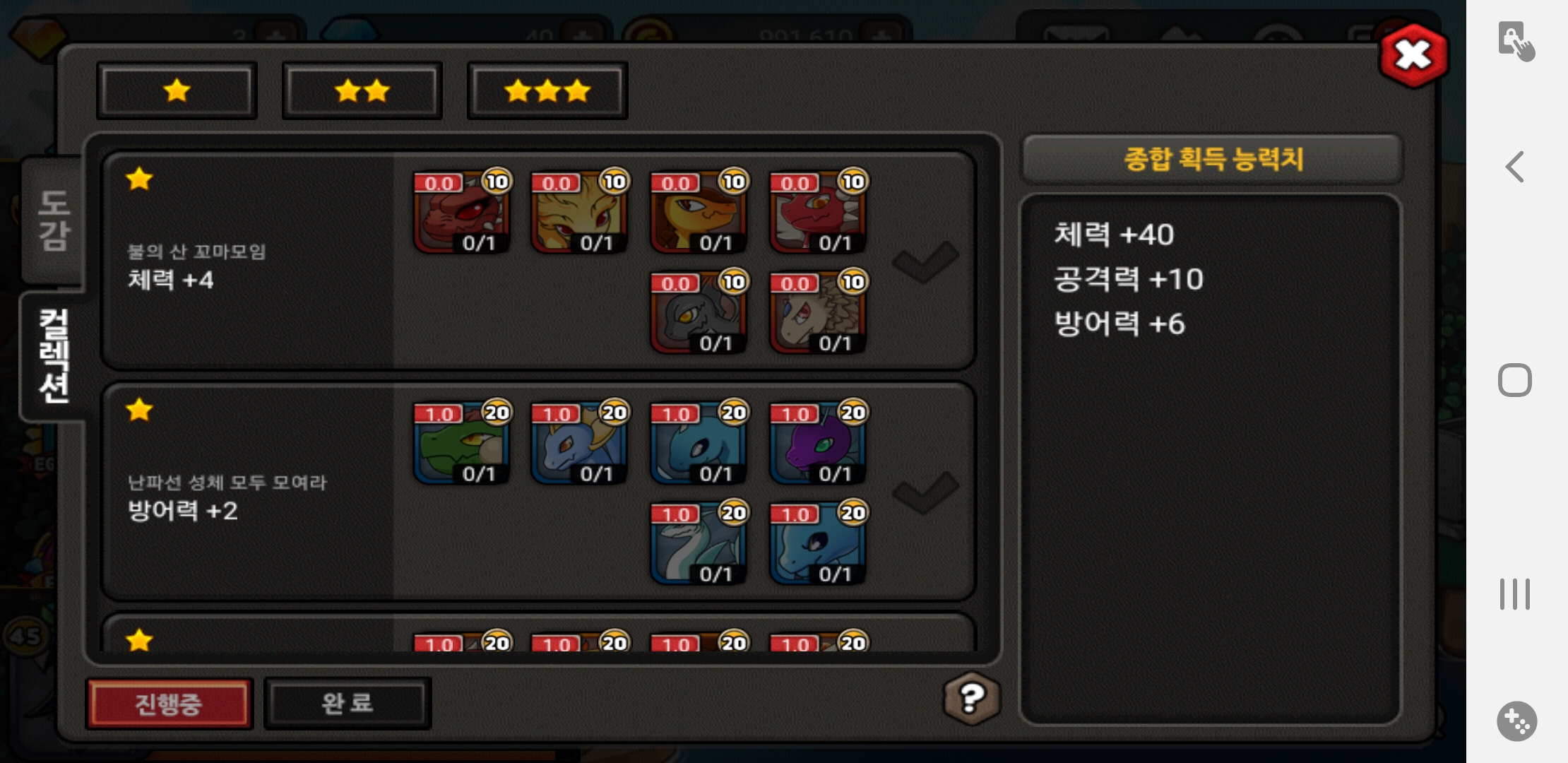The height and width of the screenshot is (763, 1568).
Task: Tap the Android home navigation button
Action: point(1514,381)
